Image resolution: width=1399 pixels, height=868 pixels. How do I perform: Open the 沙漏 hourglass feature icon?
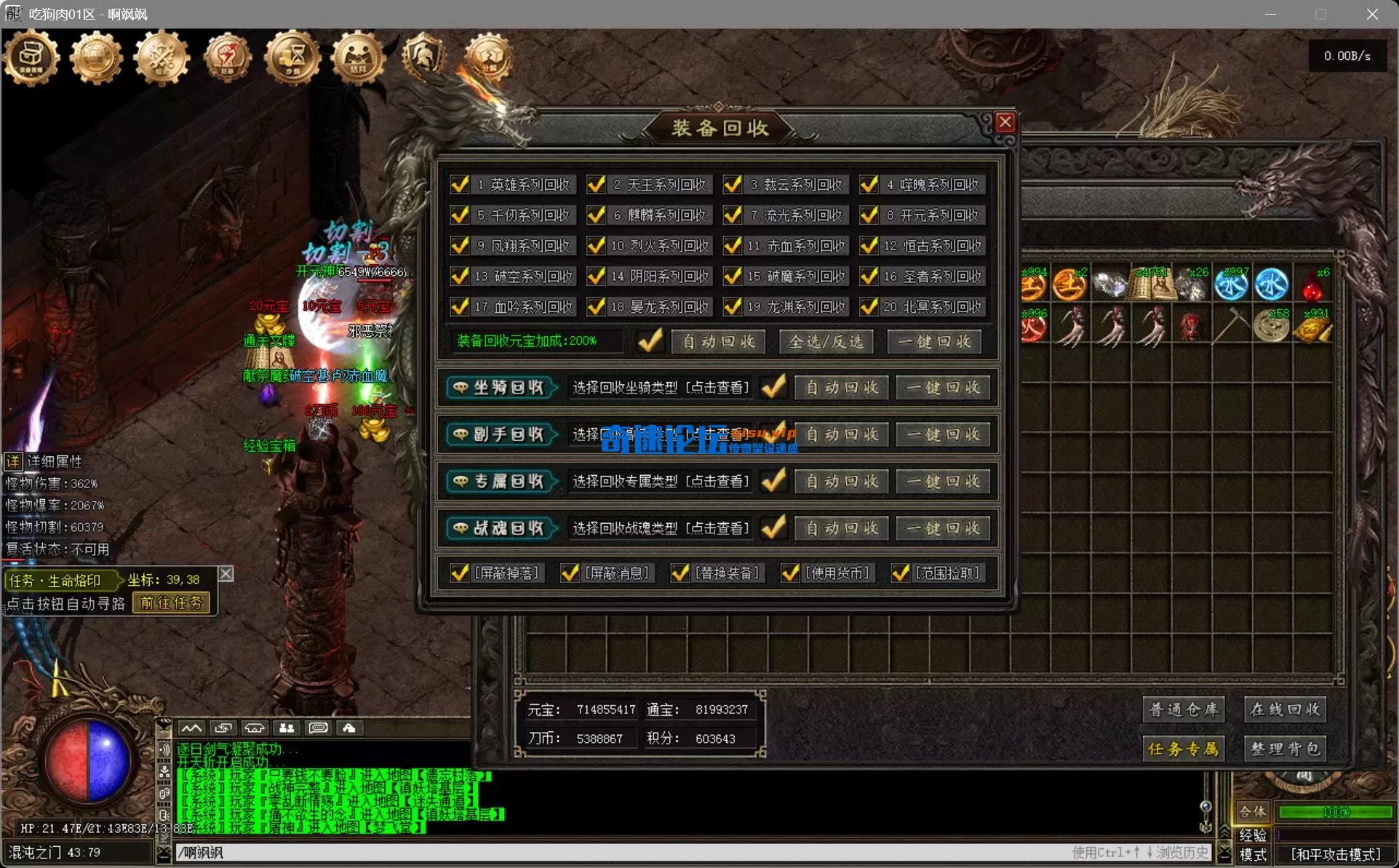point(292,58)
